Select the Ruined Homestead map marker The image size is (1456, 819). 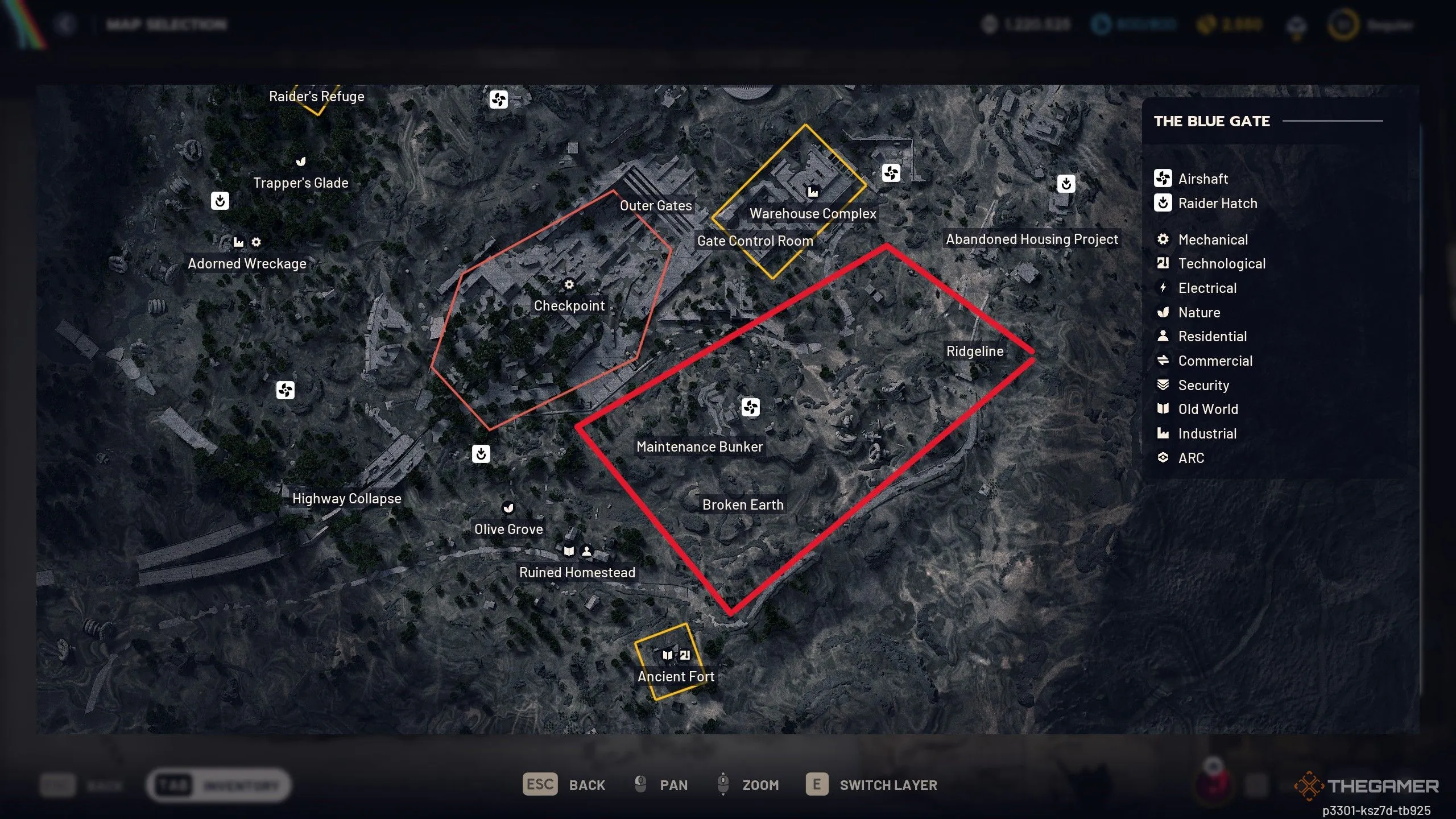577,572
